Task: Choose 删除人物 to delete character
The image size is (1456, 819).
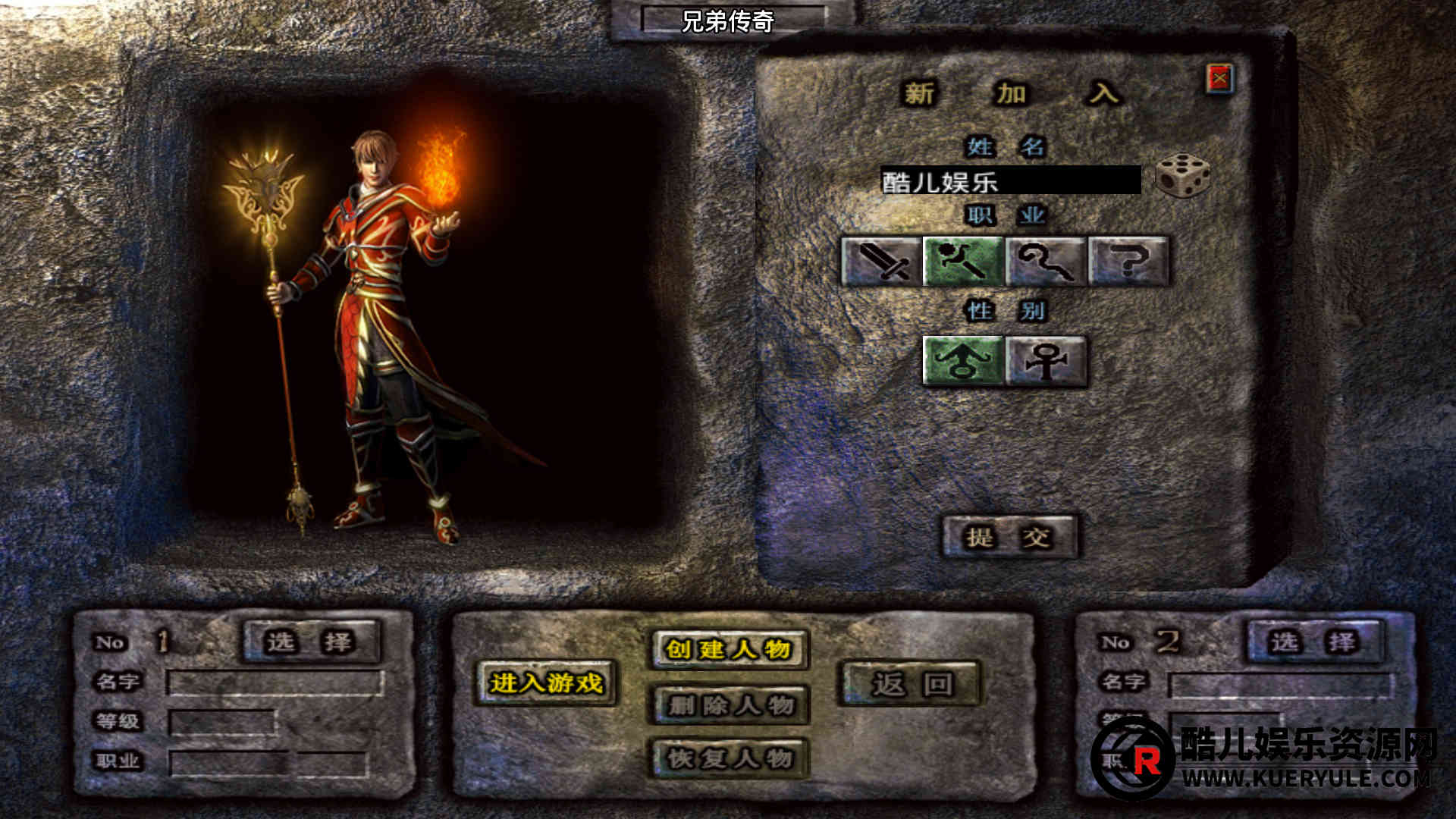Action: 730,705
